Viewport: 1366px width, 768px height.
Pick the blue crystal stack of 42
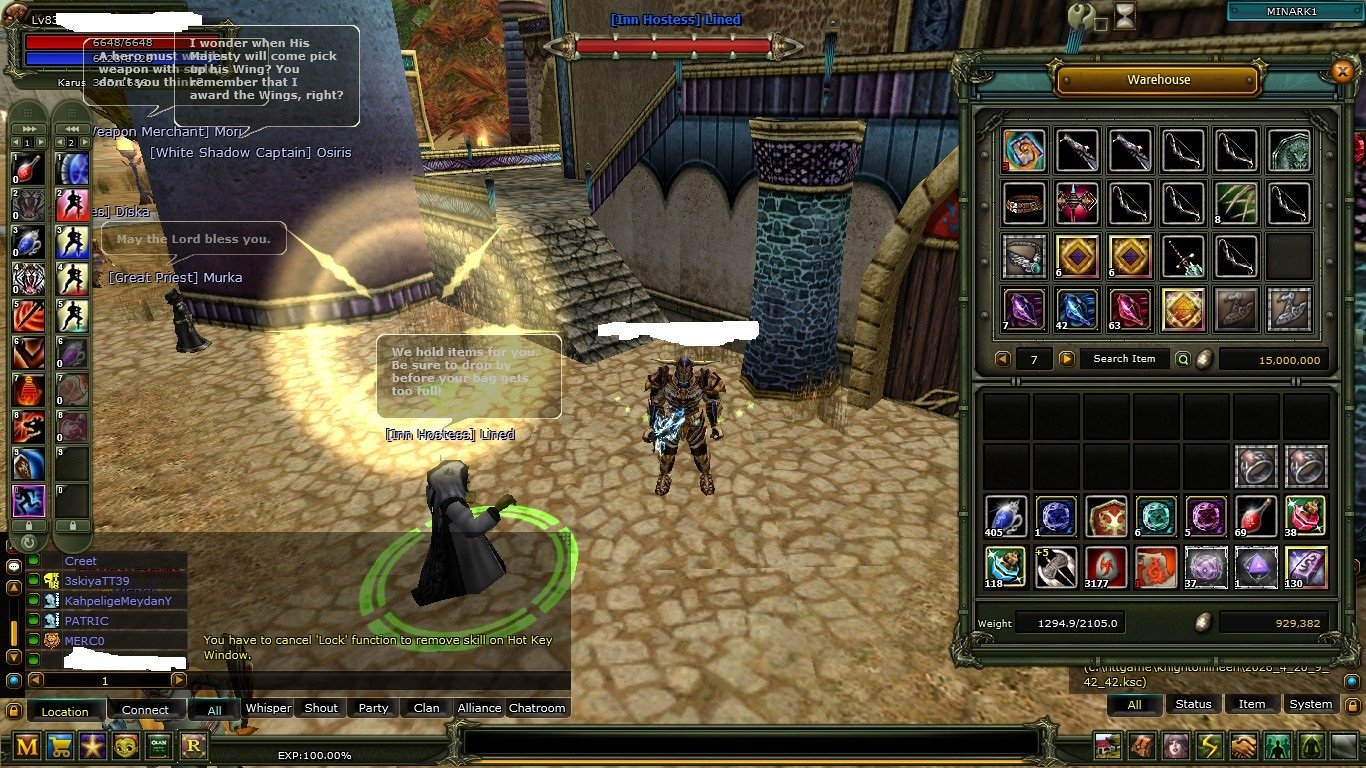[x=1077, y=309]
